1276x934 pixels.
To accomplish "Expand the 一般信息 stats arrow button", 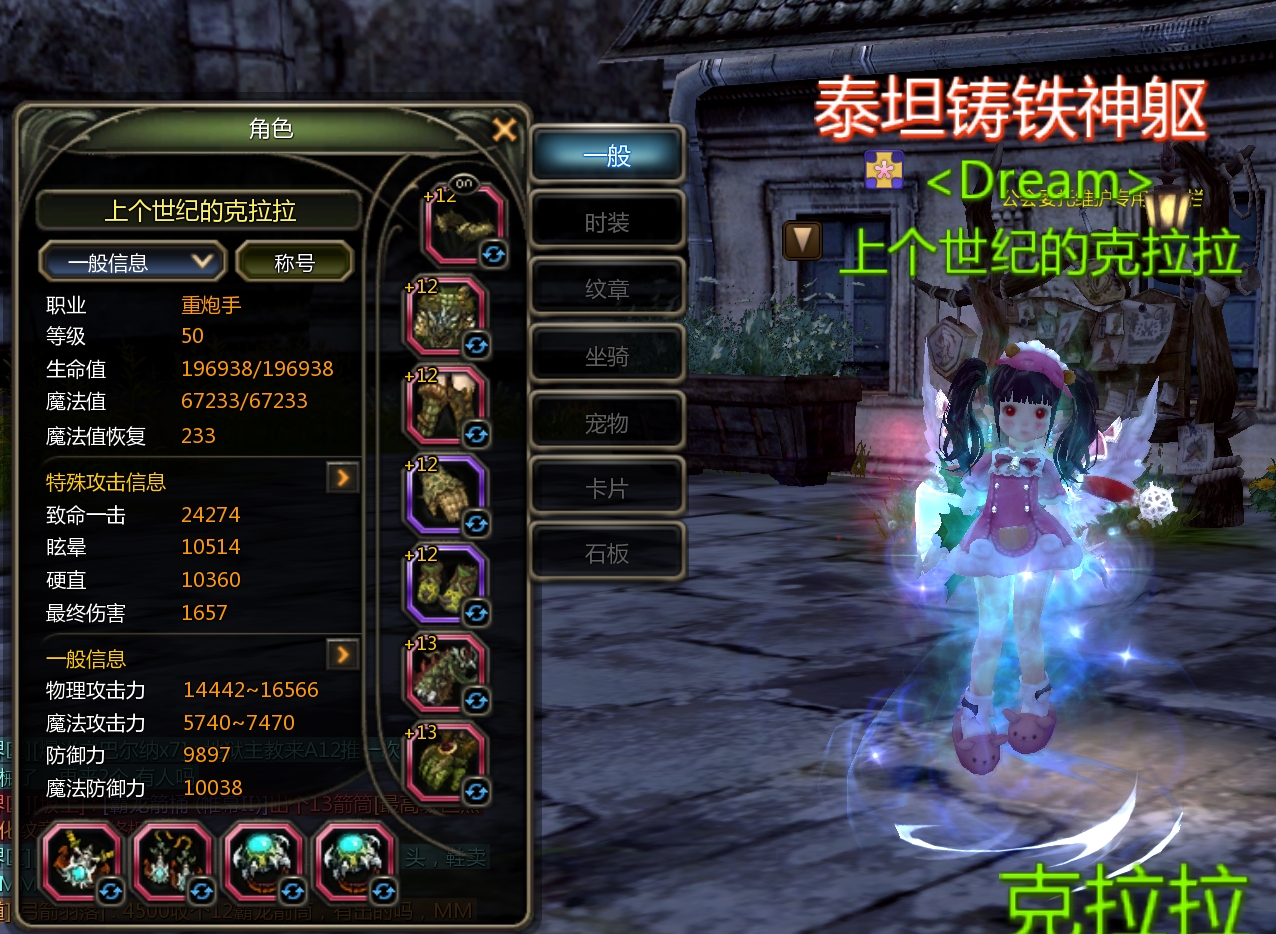I will [x=343, y=655].
